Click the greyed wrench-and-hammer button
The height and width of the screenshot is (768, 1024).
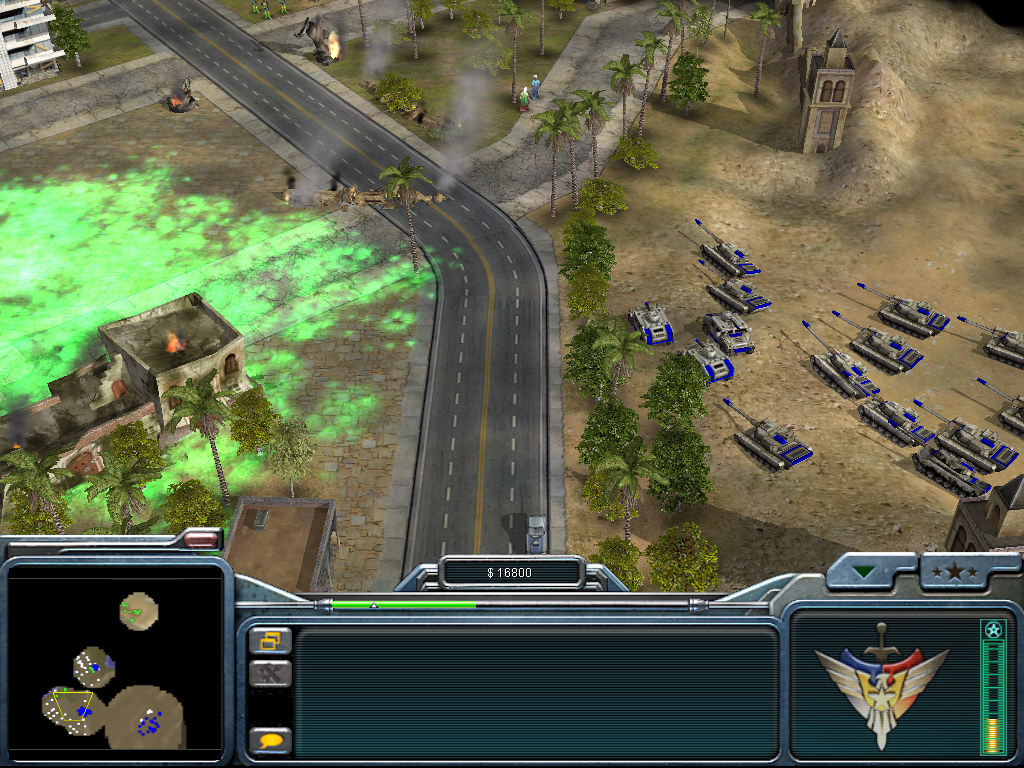point(270,674)
